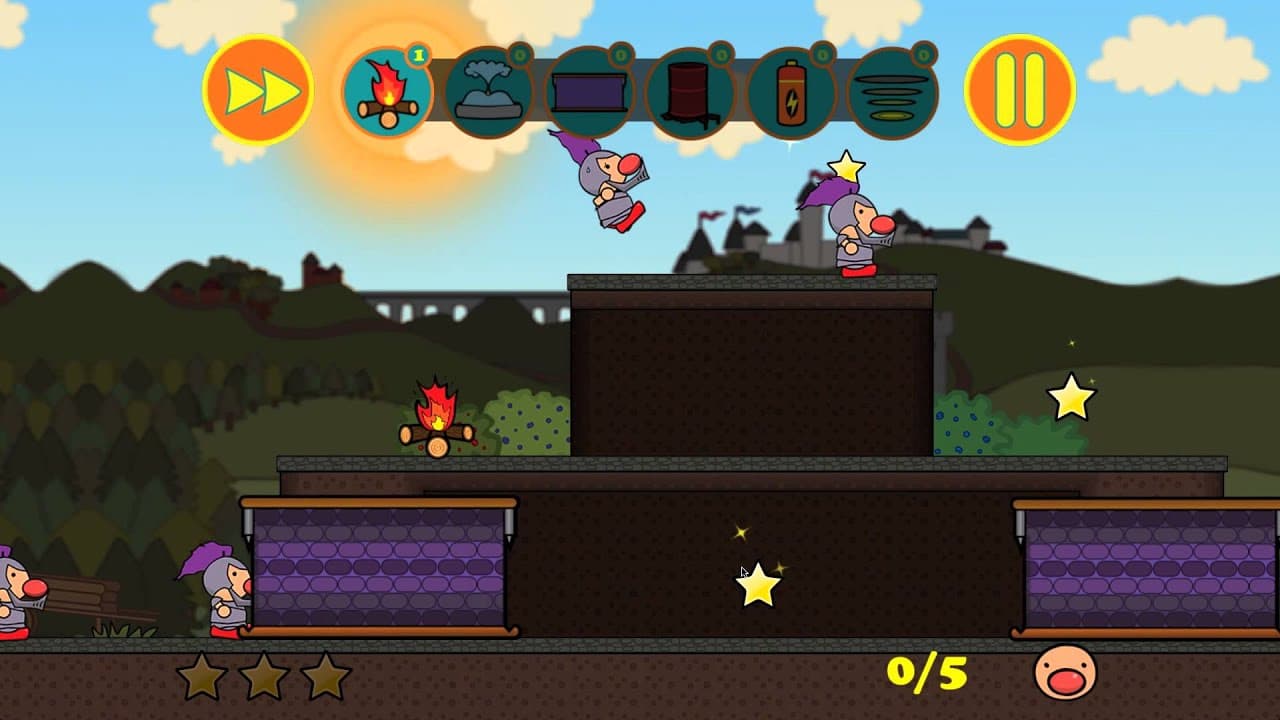
Task: Click the campfire tool's count badge showing 1
Action: point(418,56)
